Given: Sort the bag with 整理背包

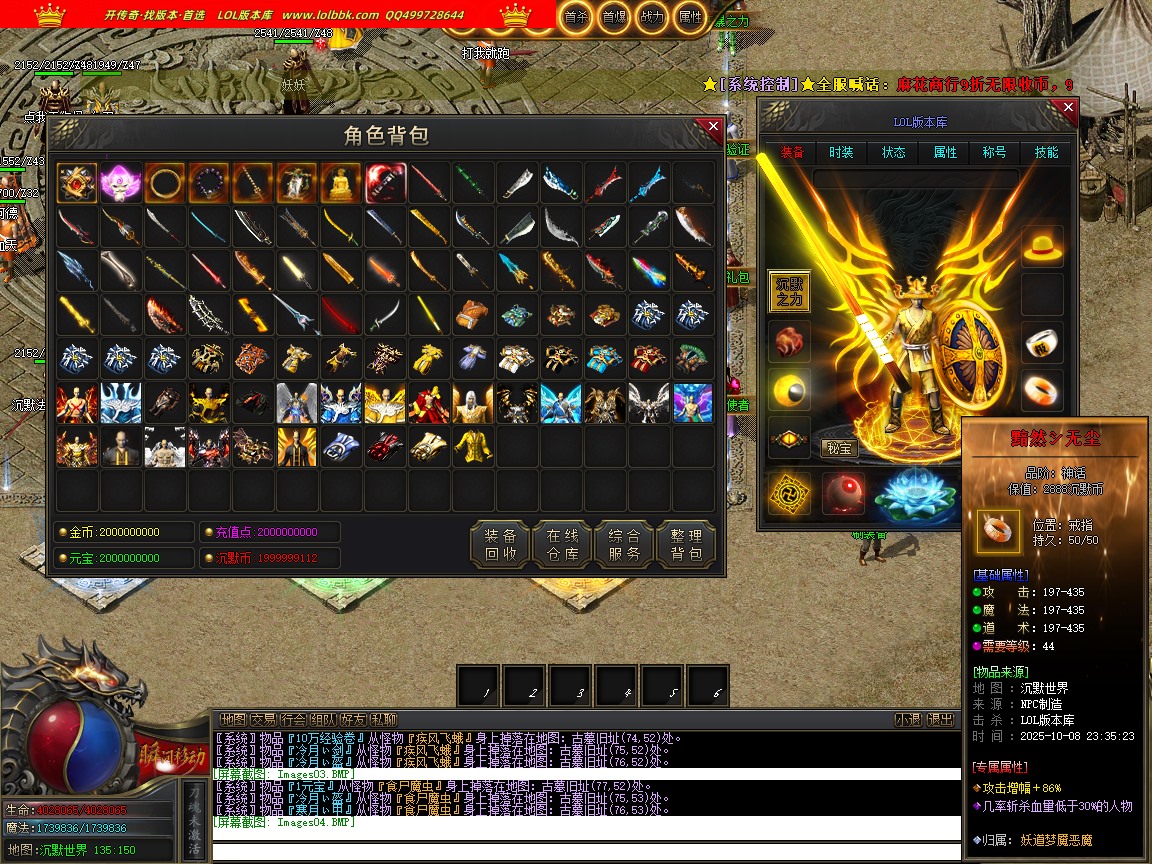Looking at the screenshot, I should point(686,543).
